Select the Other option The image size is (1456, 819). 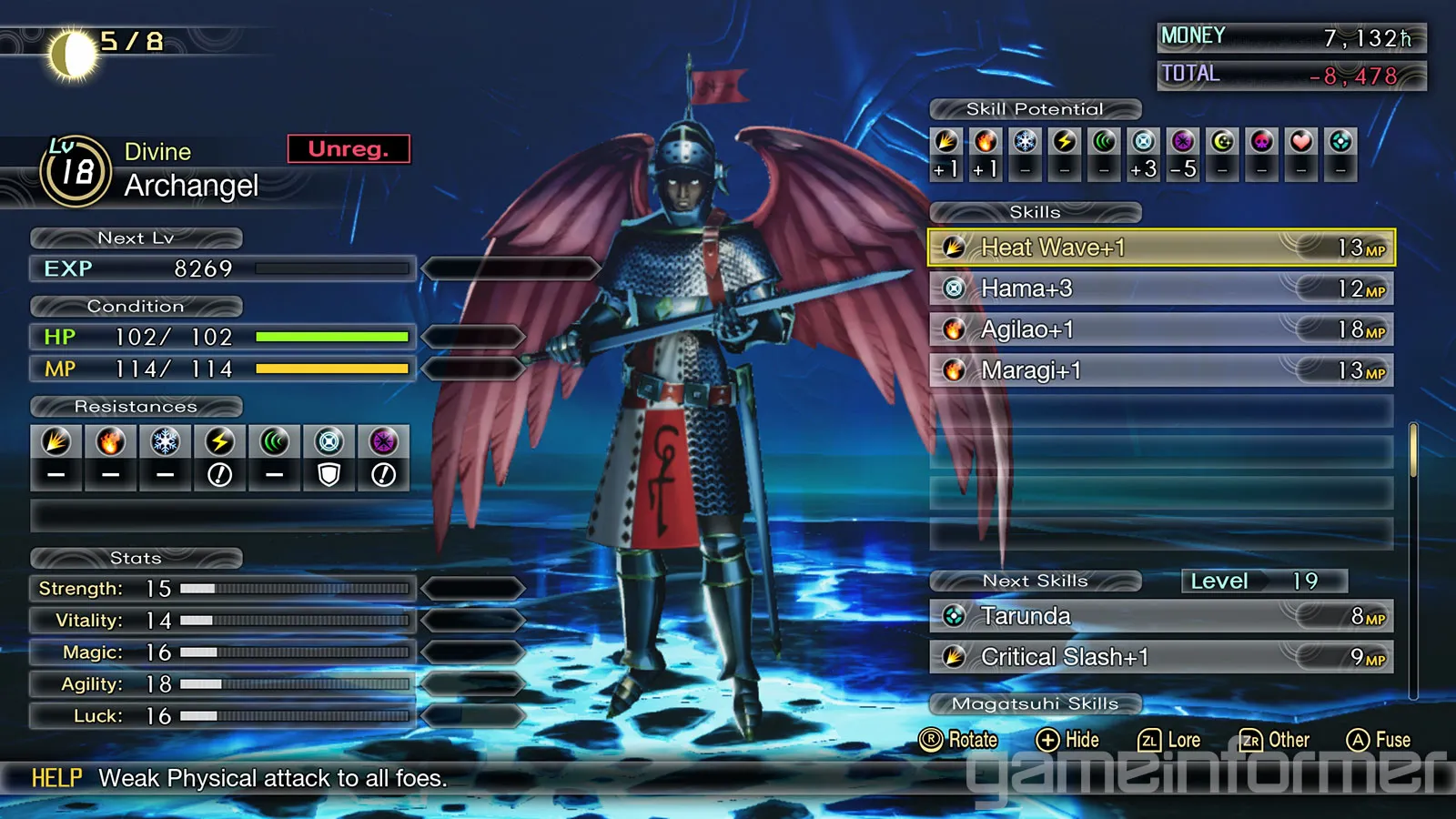pos(1275,740)
